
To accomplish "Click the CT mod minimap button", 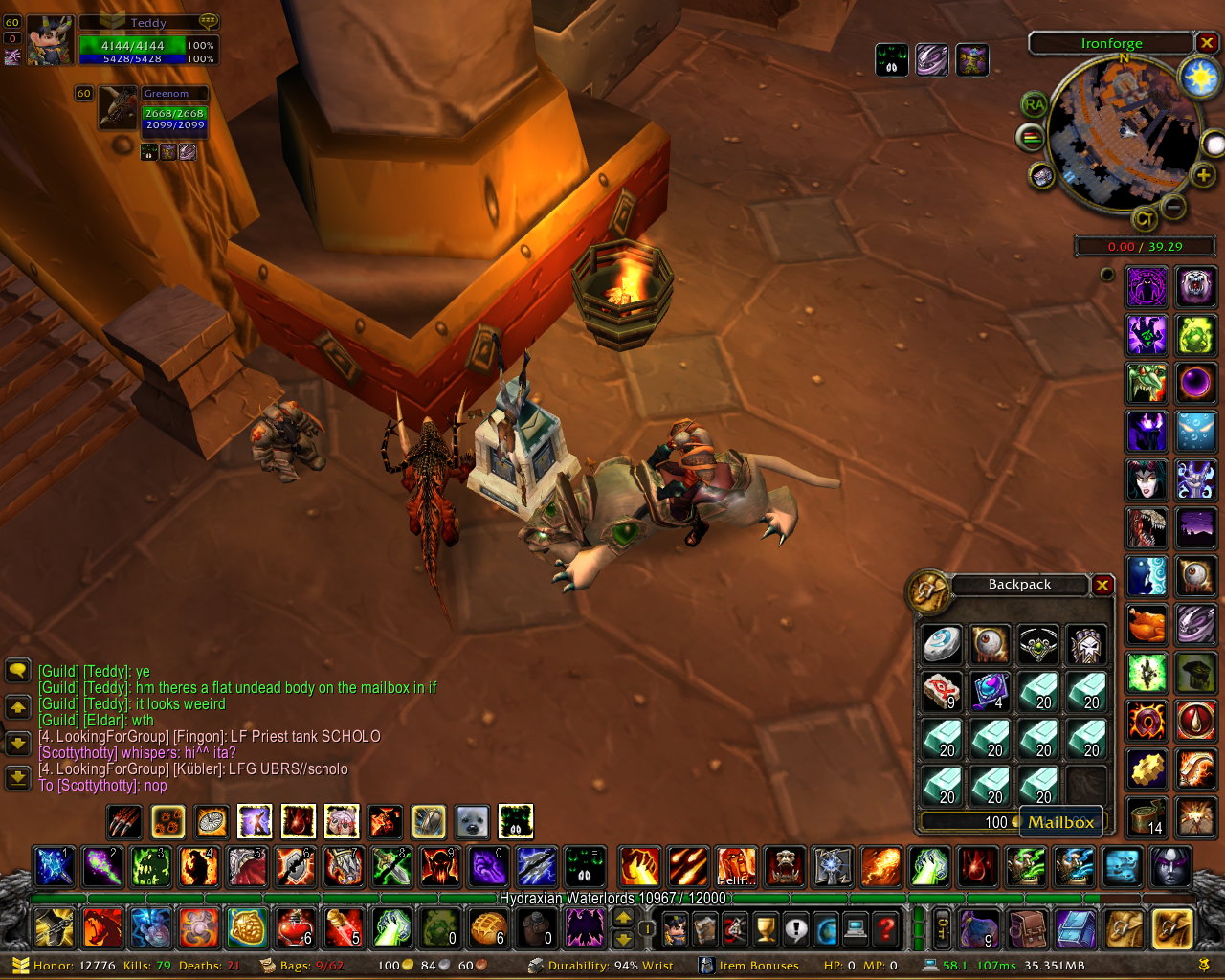I will [1145, 219].
